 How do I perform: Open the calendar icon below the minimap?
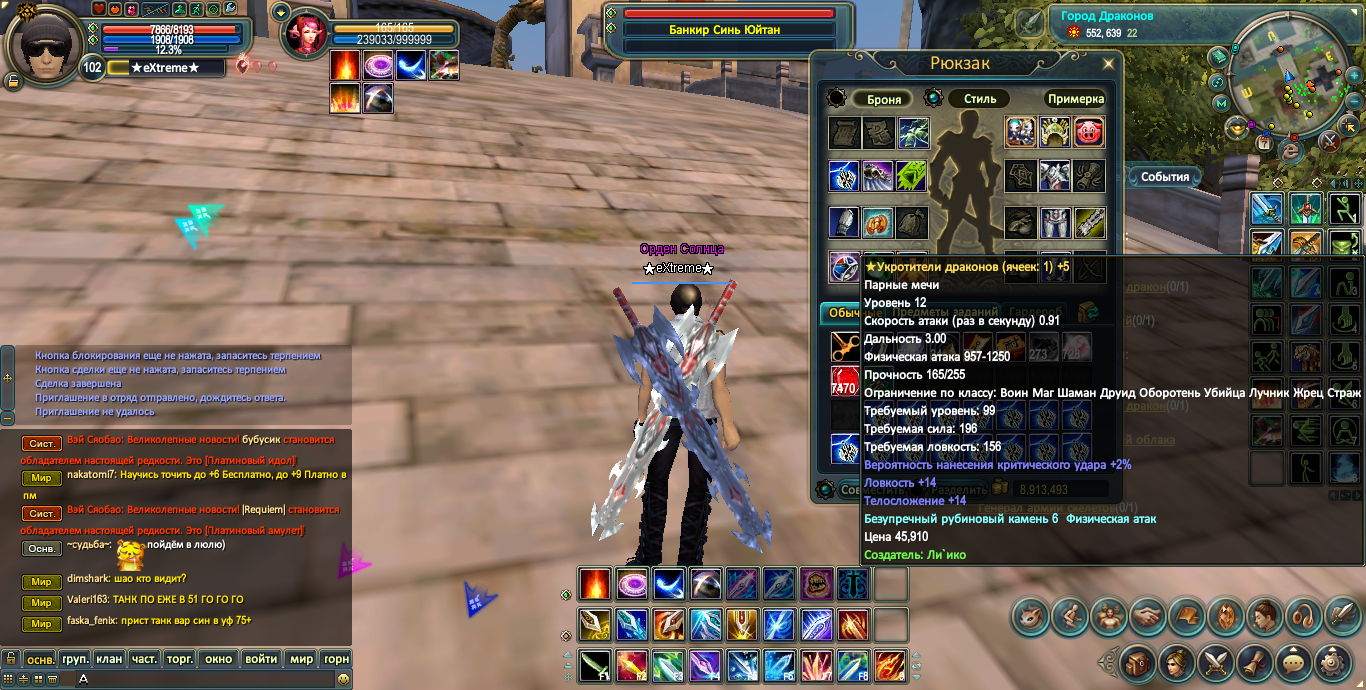coord(1264,144)
